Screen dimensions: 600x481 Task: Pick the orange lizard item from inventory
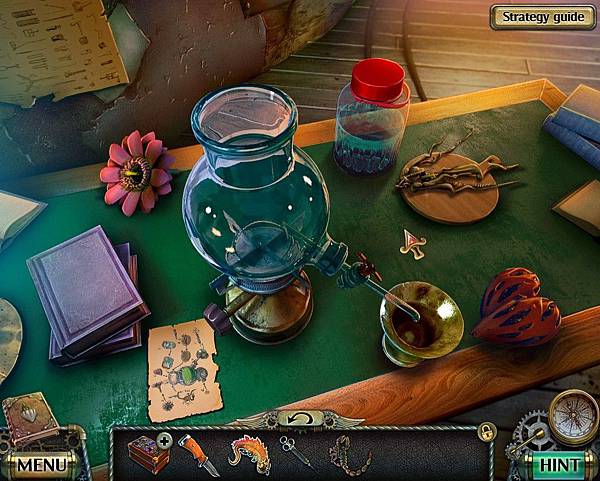249,454
